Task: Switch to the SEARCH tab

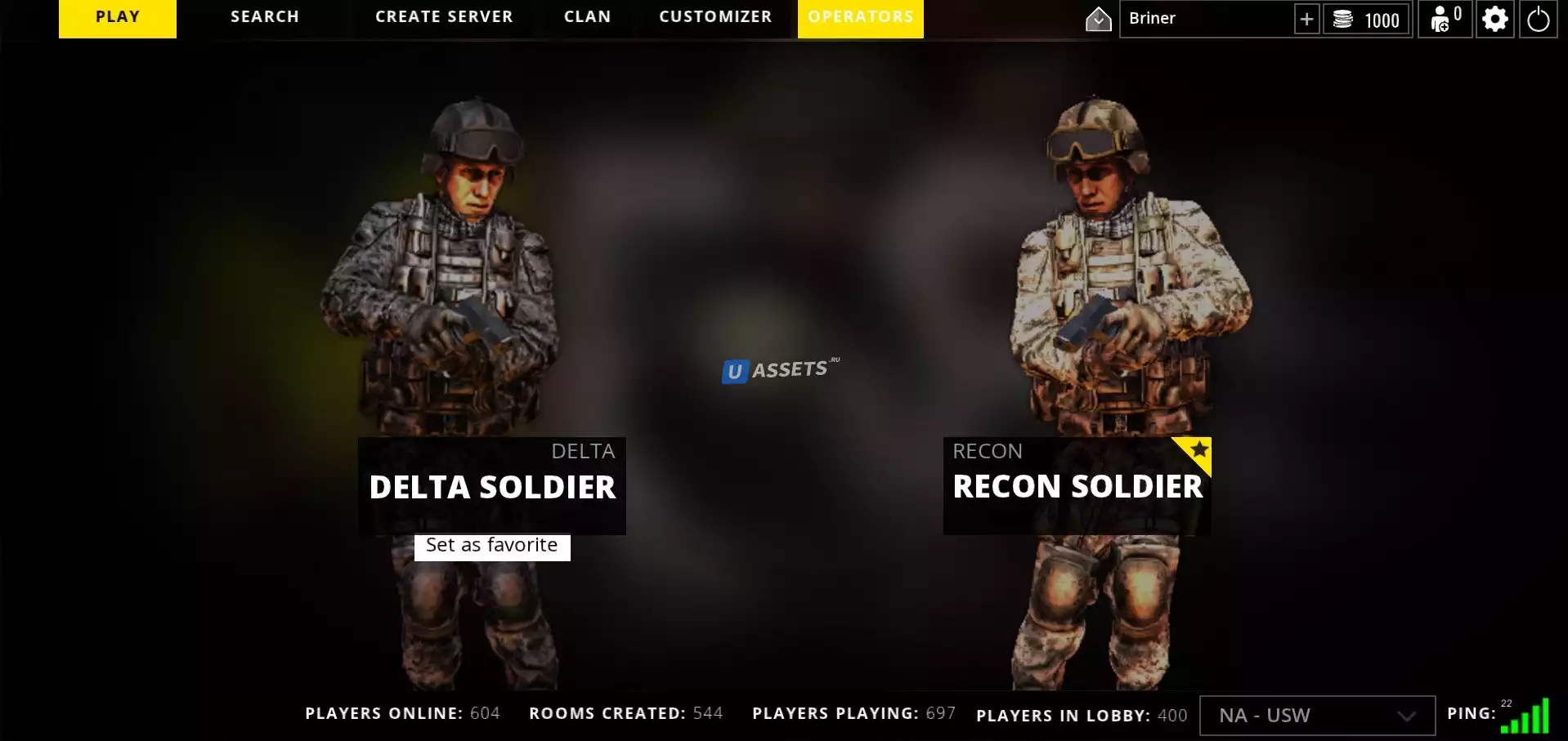Action: [265, 18]
